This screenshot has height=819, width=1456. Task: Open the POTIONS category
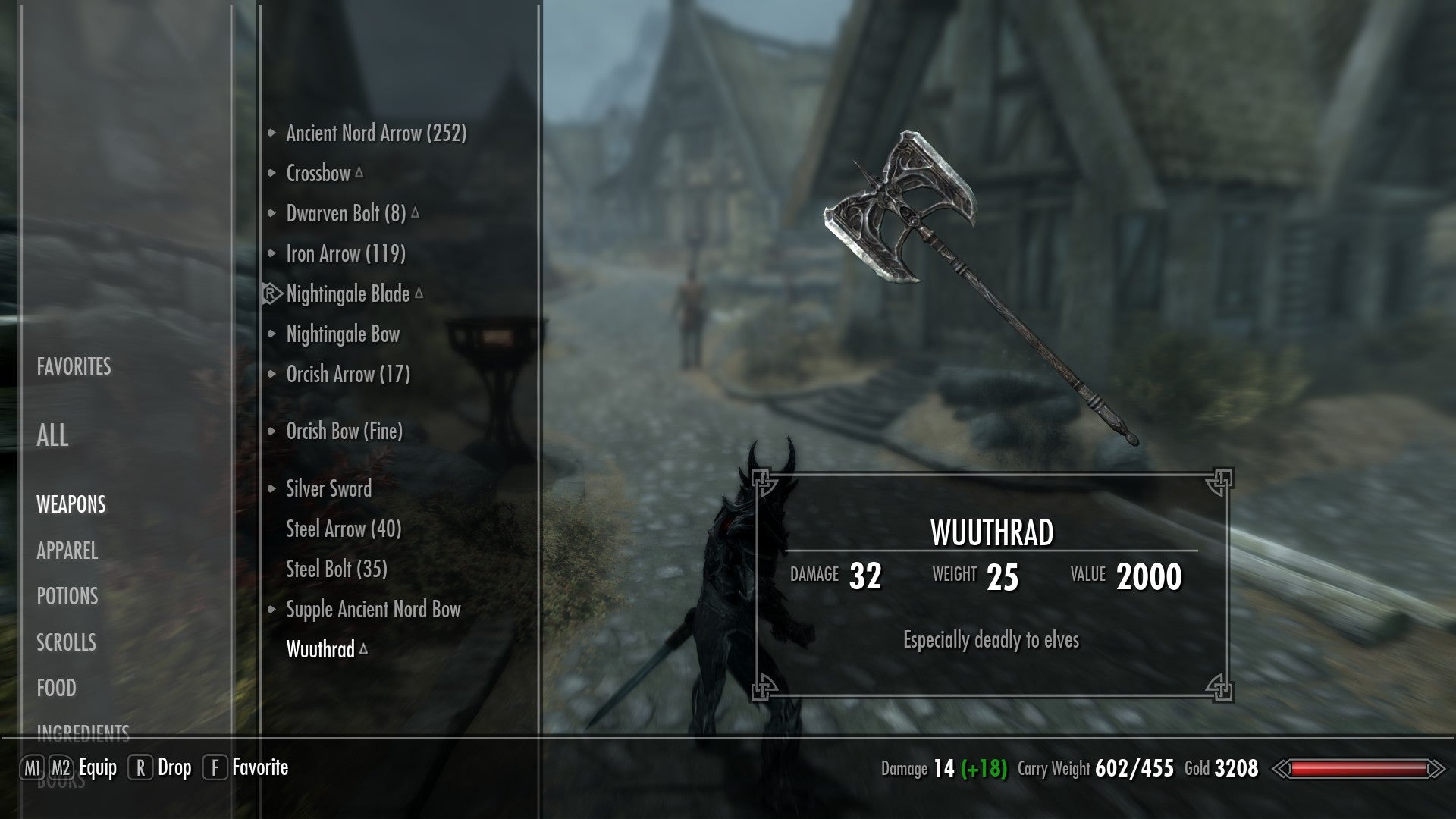tap(67, 598)
